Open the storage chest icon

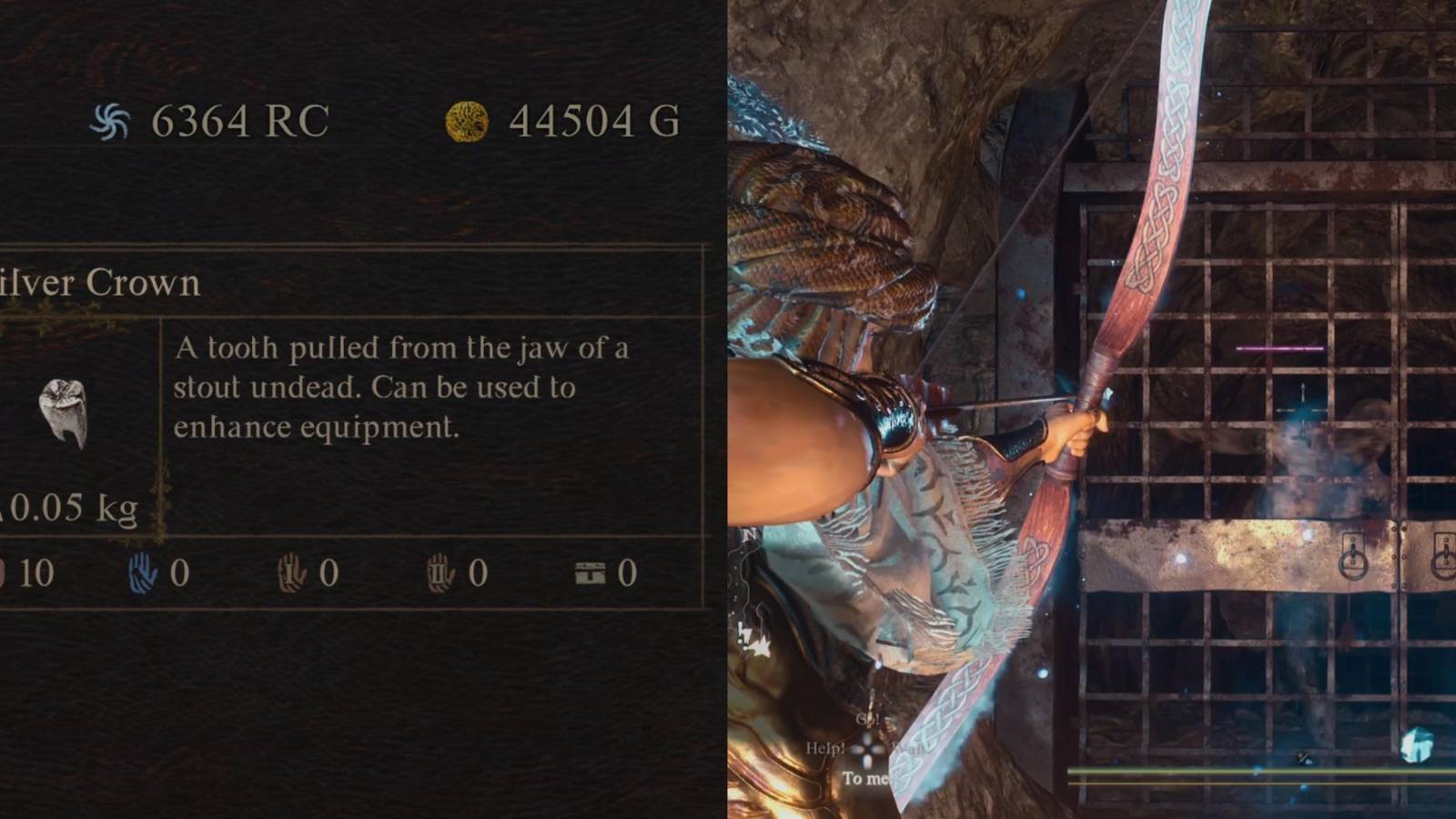(591, 571)
